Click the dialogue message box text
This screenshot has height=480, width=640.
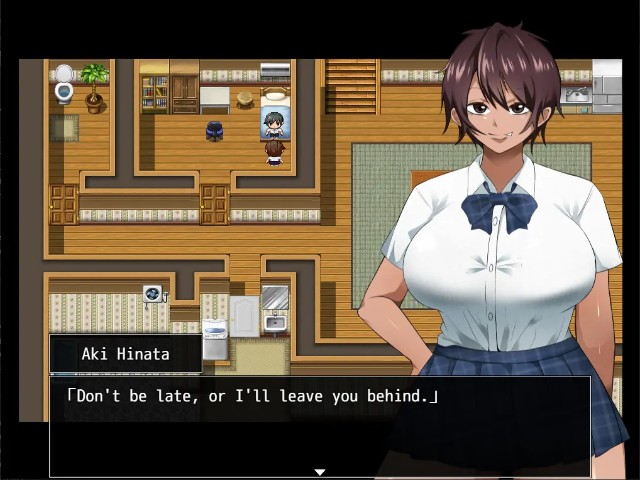[252, 397]
